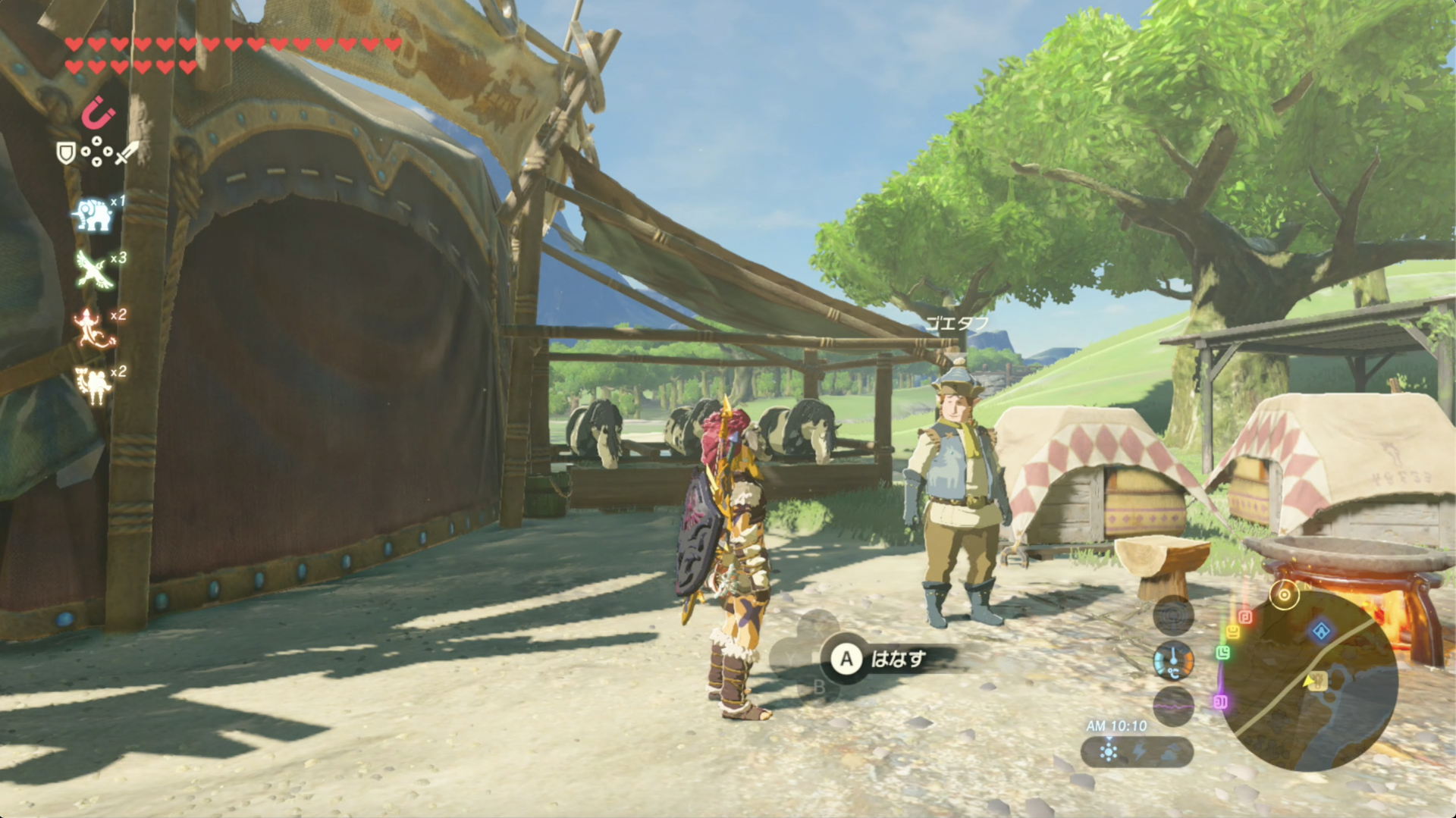This screenshot has width=1456, height=818.
Task: Click the weather forecast panel
Action: click(1137, 752)
